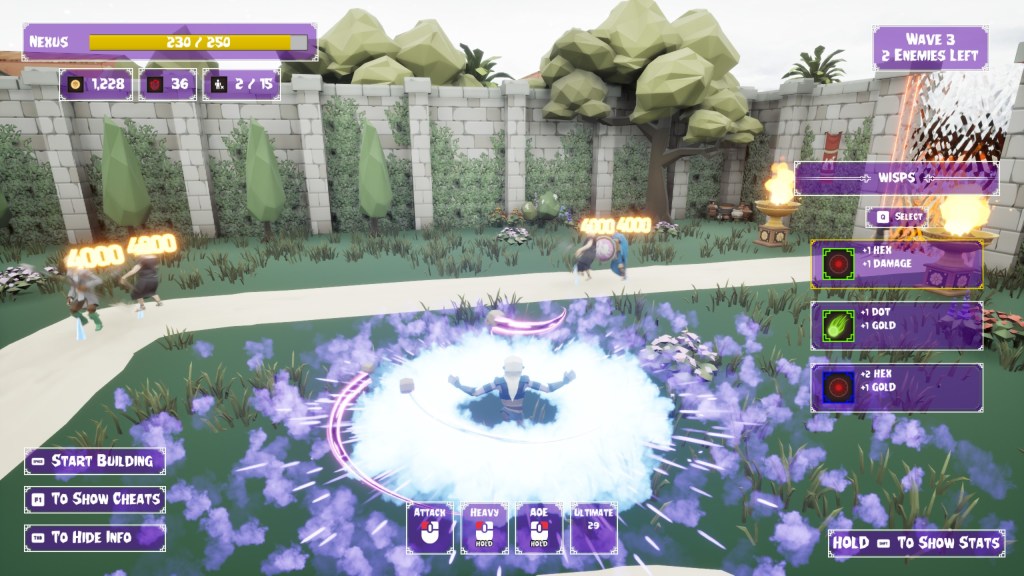The height and width of the screenshot is (576, 1024).
Task: Activate the Attack ability icon
Action: point(430,528)
